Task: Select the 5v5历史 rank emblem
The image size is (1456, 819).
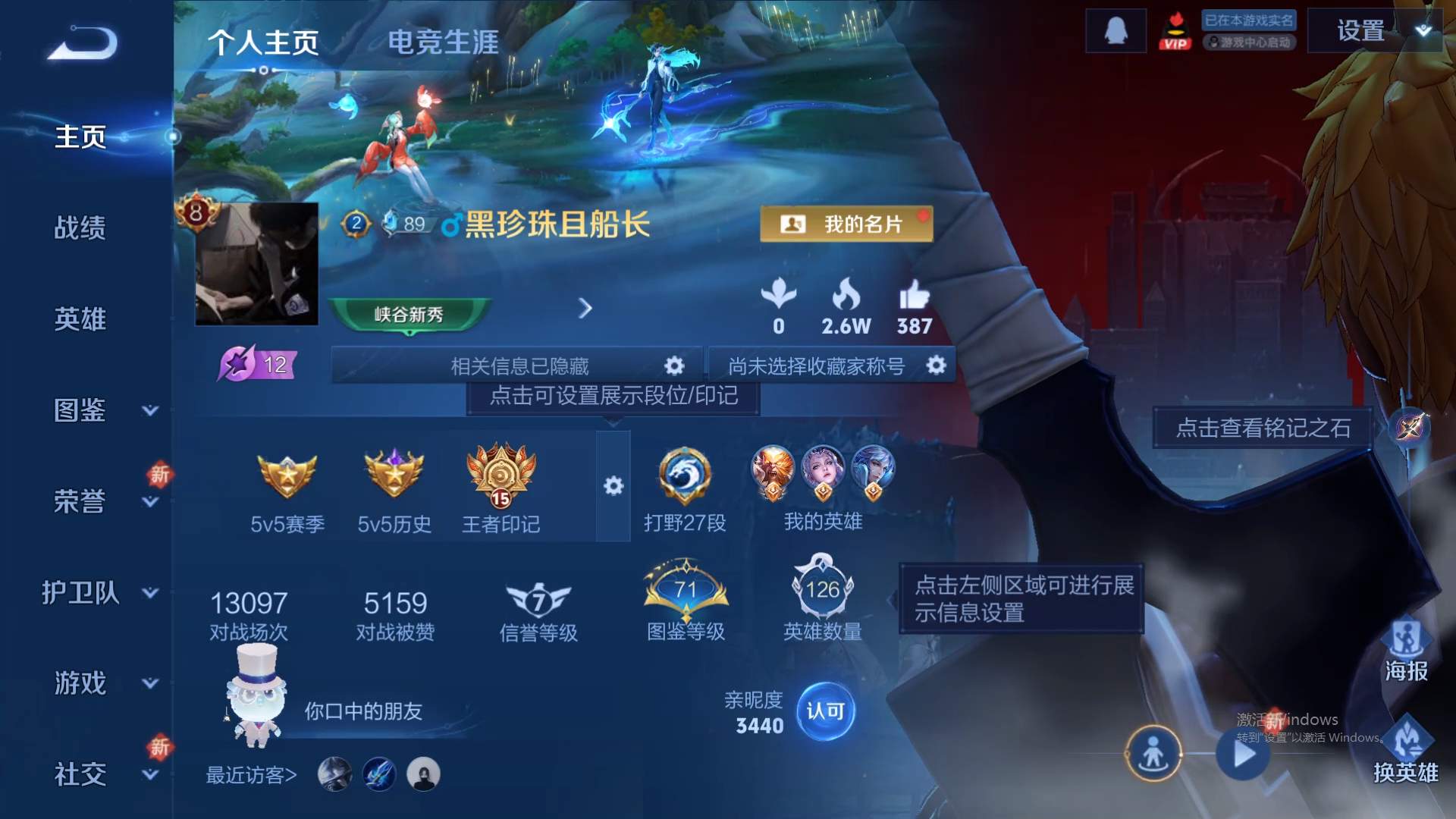Action: point(394,478)
